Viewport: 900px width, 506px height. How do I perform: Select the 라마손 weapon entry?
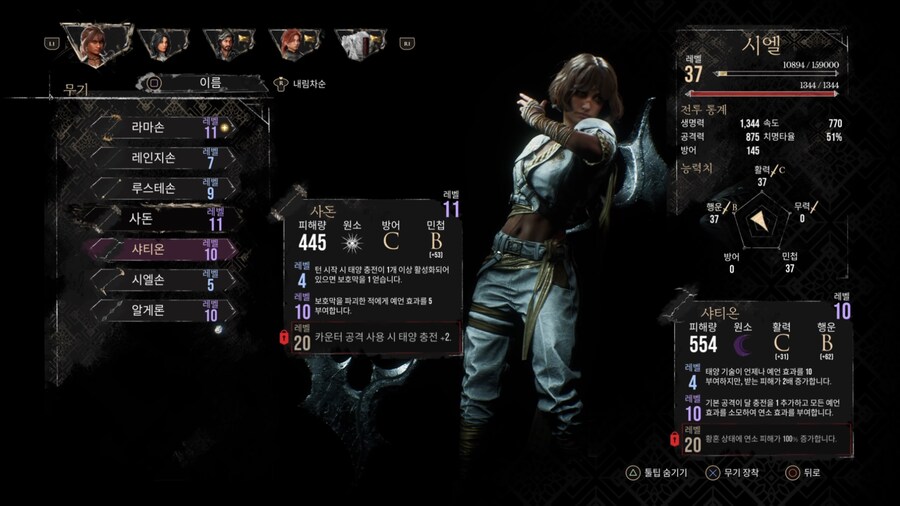pos(160,128)
